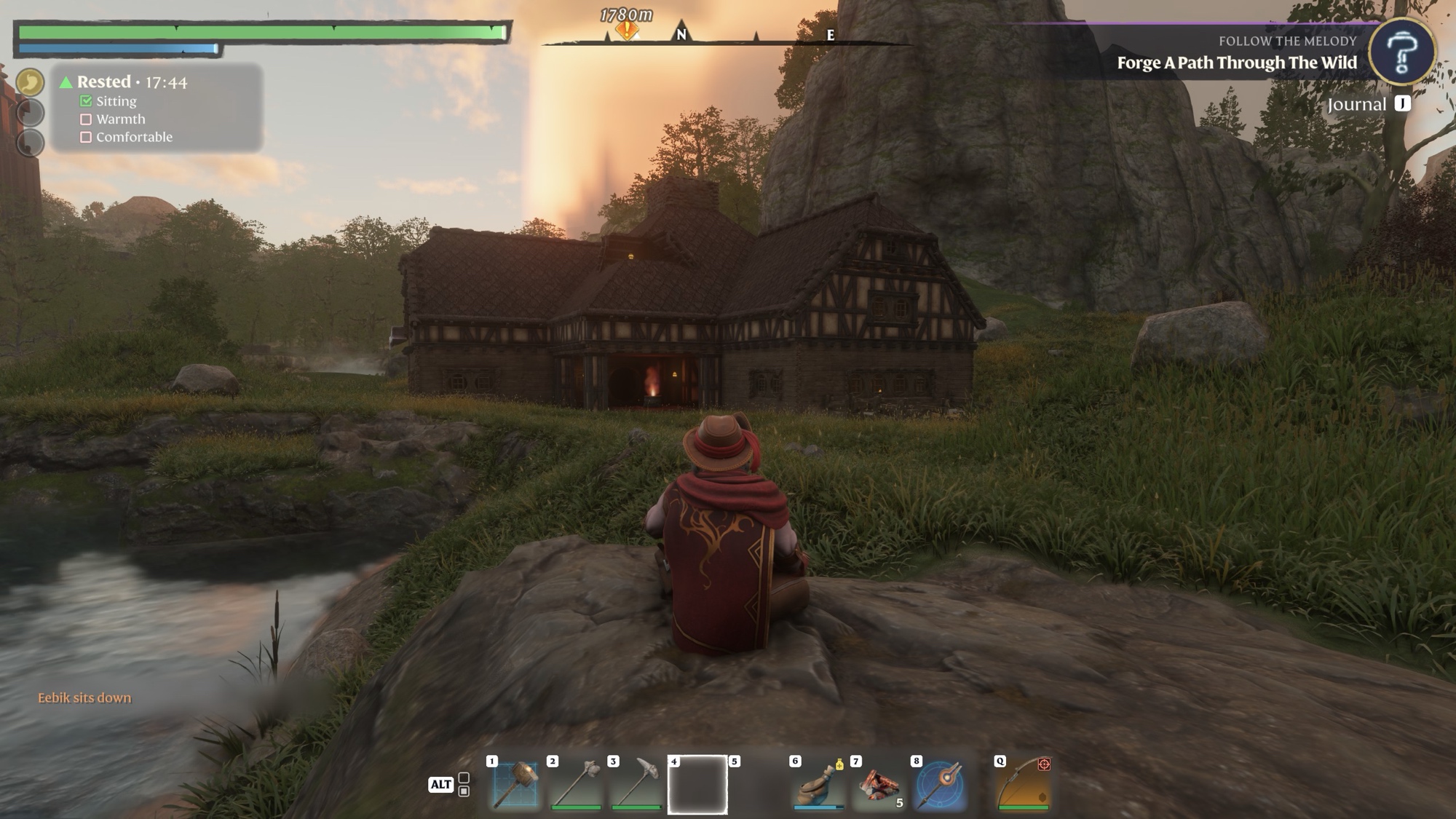Open the quest help question-mark icon
Image resolution: width=1456 pixels, height=819 pixels.
tap(1401, 52)
